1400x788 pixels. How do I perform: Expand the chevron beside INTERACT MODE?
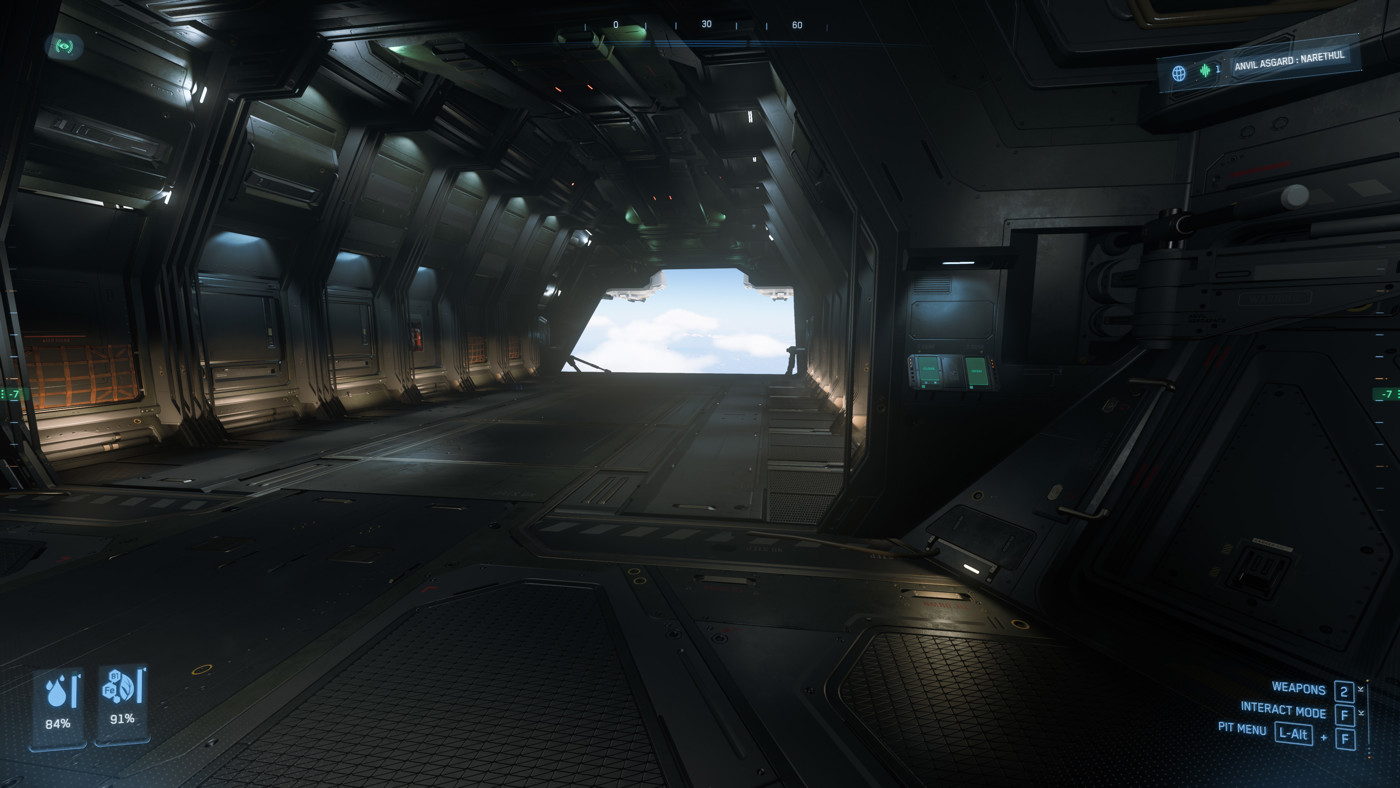click(x=1362, y=711)
